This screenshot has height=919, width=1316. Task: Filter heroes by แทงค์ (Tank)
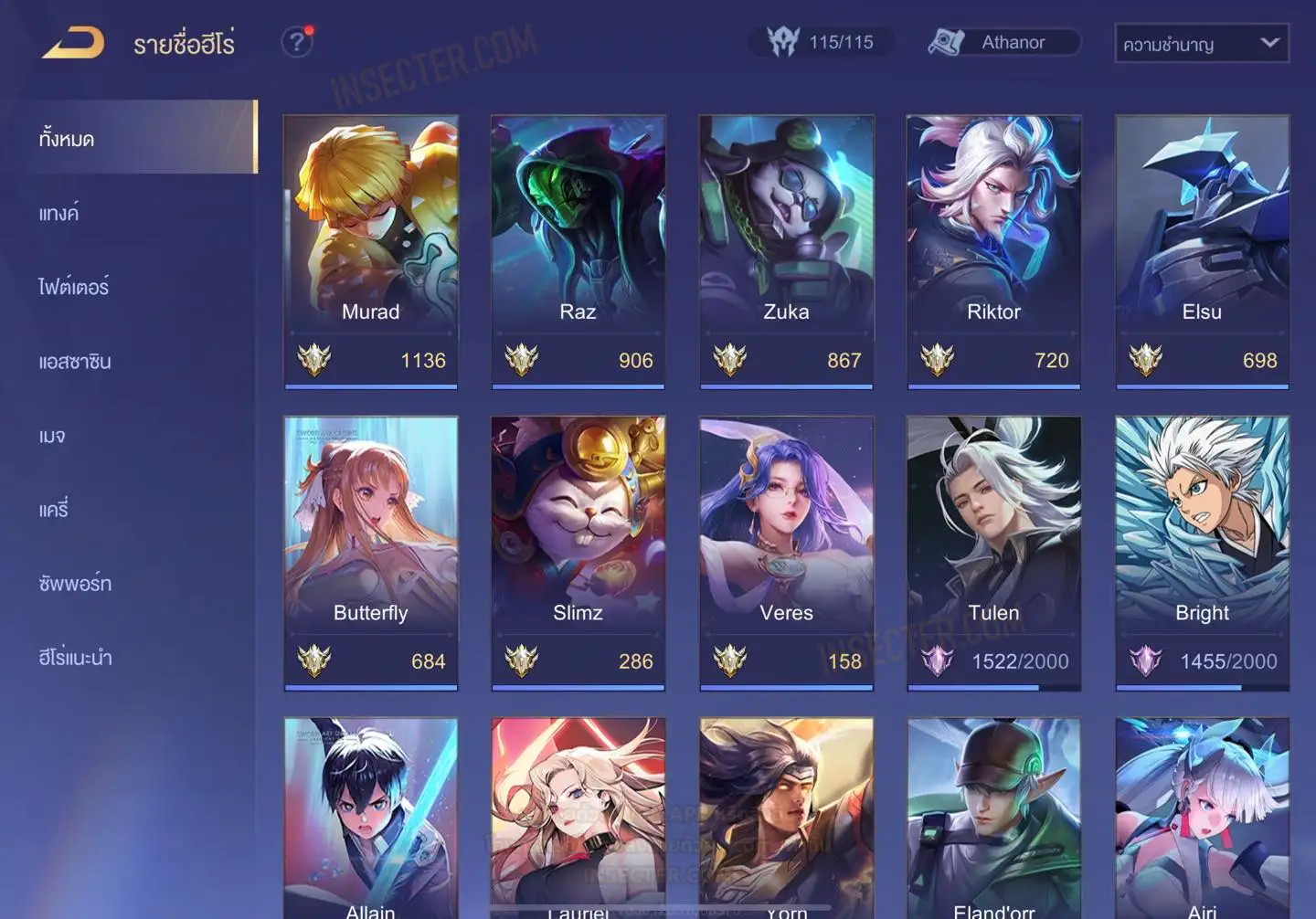[60, 213]
